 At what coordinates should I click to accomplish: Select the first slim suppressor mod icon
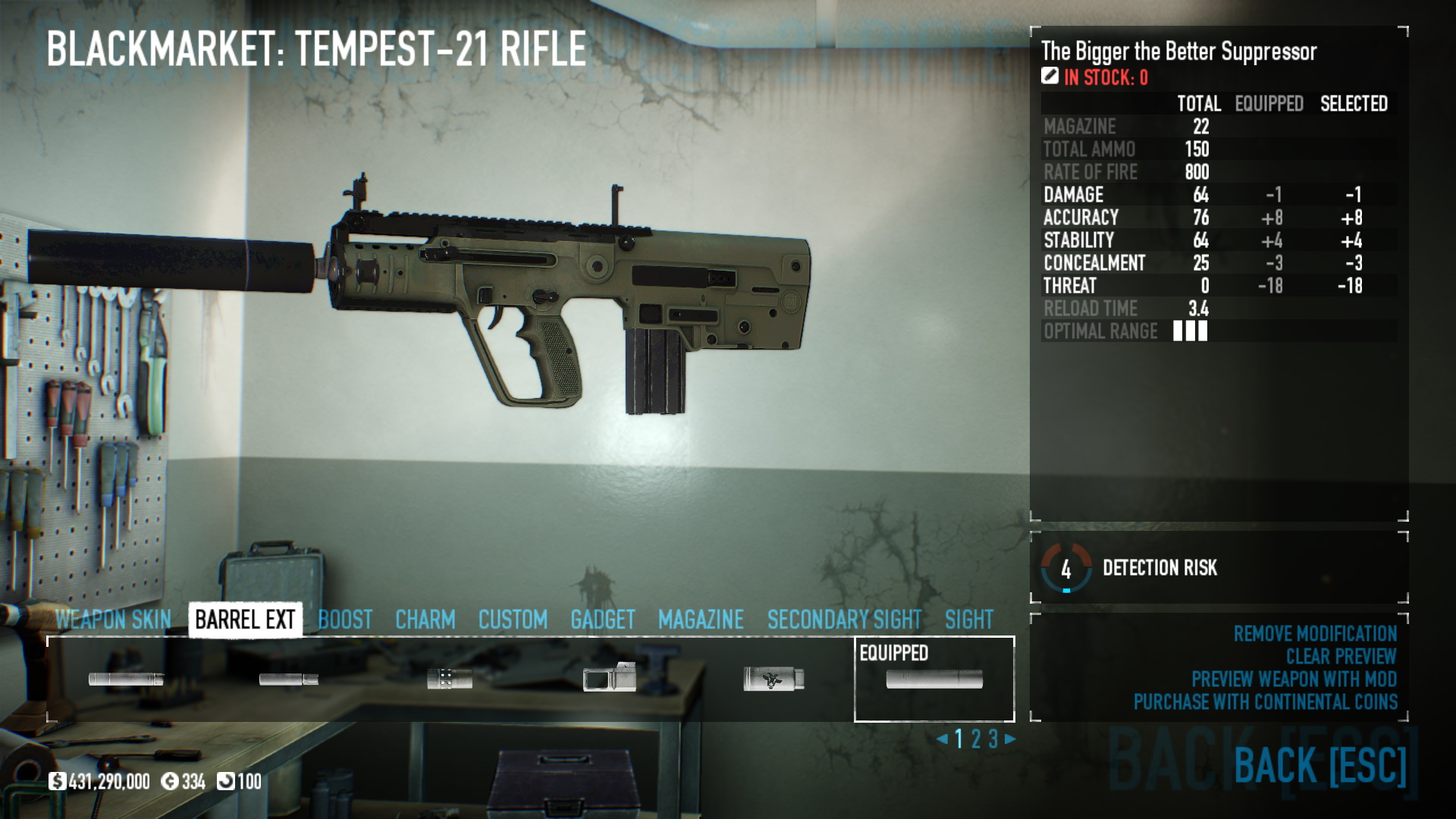tap(125, 680)
